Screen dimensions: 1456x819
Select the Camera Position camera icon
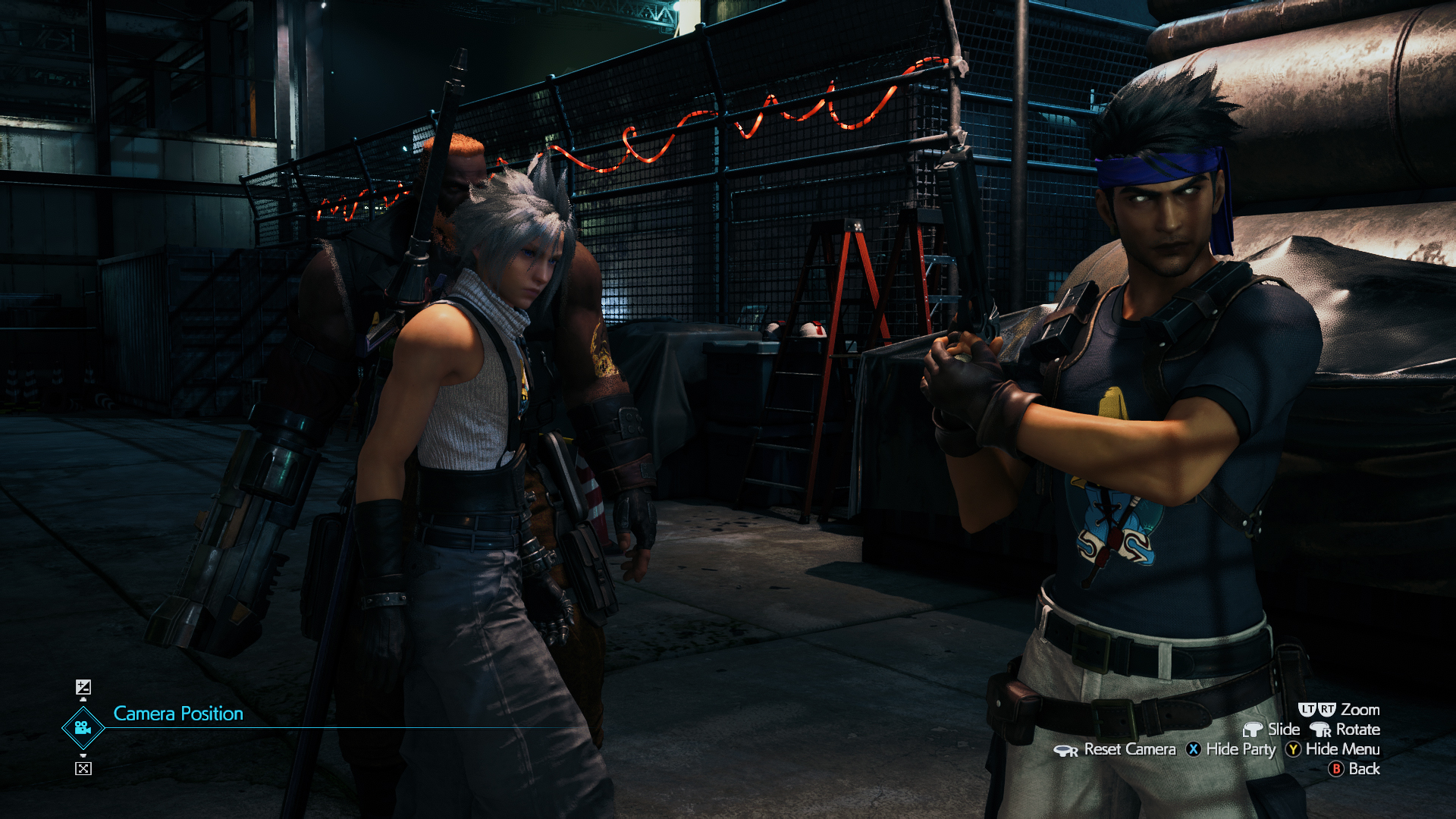click(83, 728)
